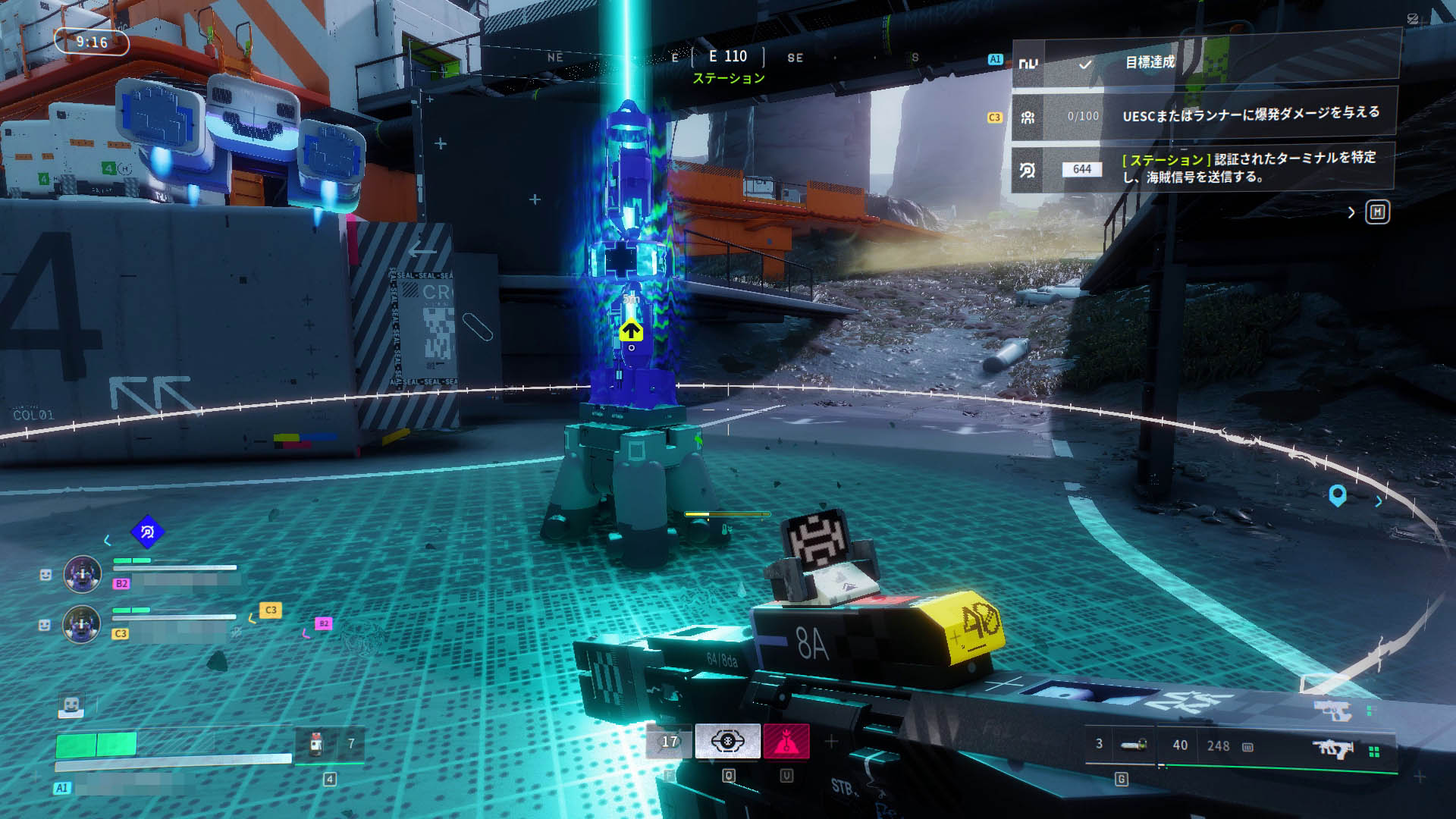Activate the red ability icon
Viewport: 1456px width, 819px height.
[786, 741]
